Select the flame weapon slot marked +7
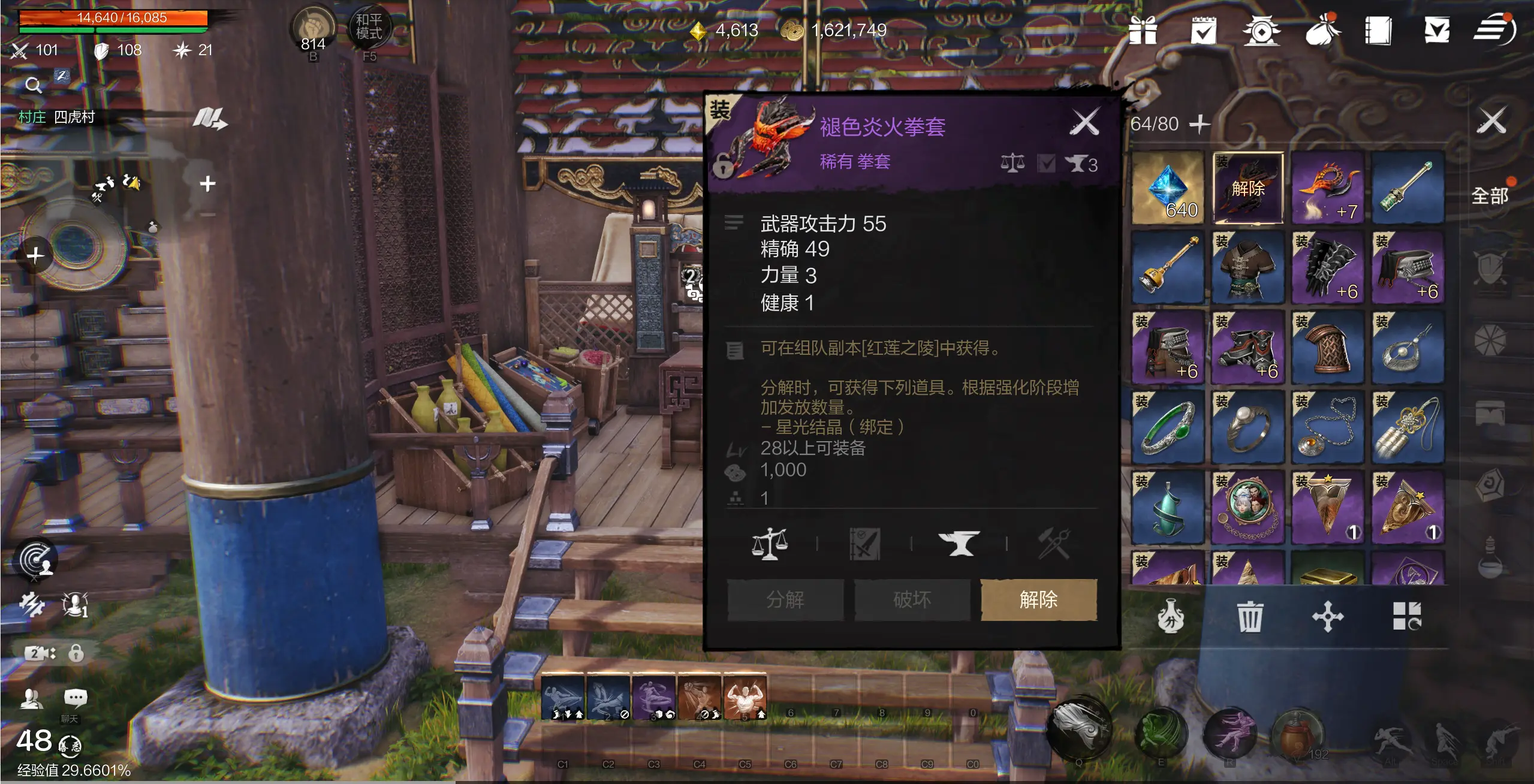The width and height of the screenshot is (1534, 784). coord(1327,188)
